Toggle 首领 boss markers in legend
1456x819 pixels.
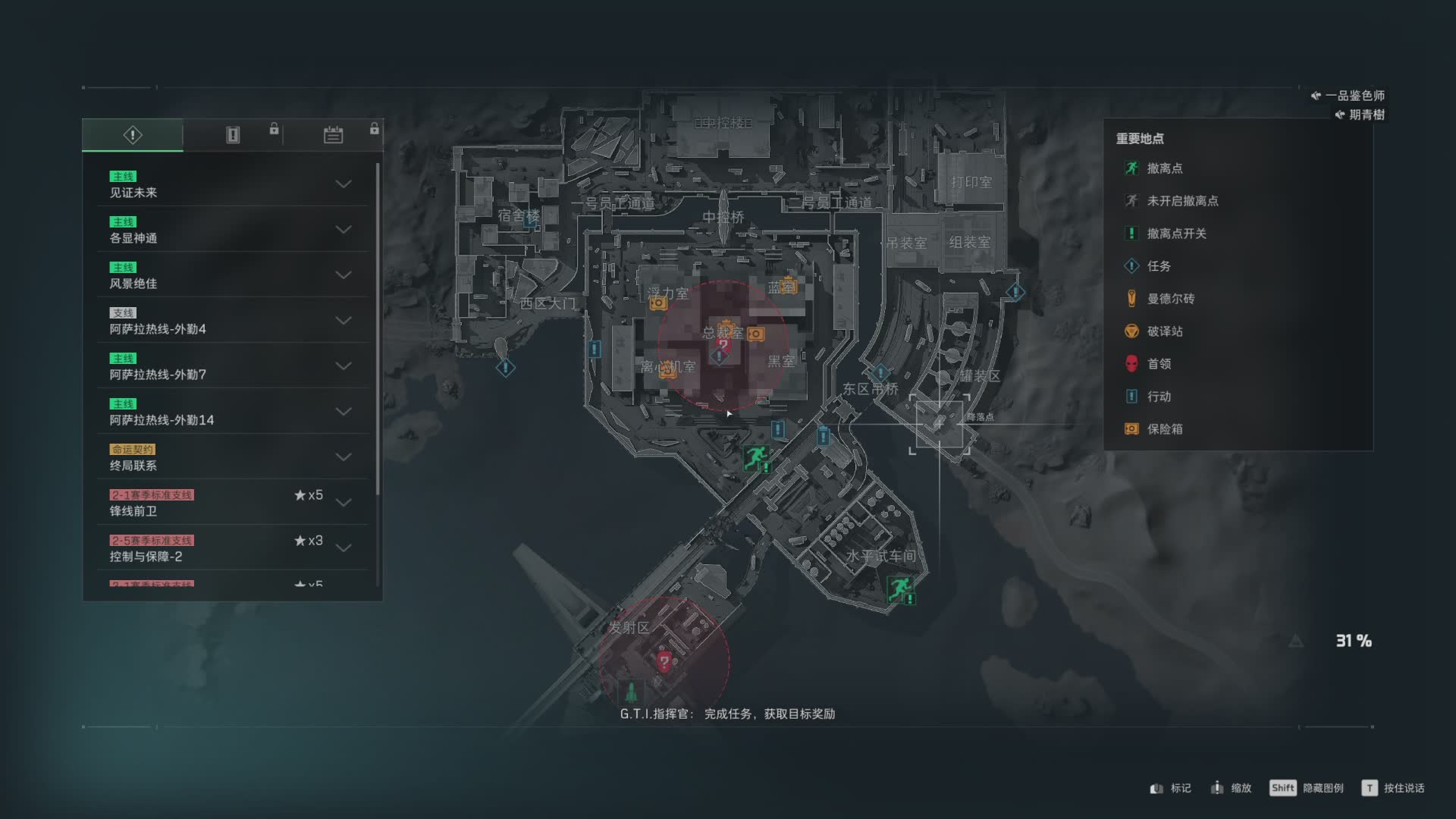tap(1158, 364)
